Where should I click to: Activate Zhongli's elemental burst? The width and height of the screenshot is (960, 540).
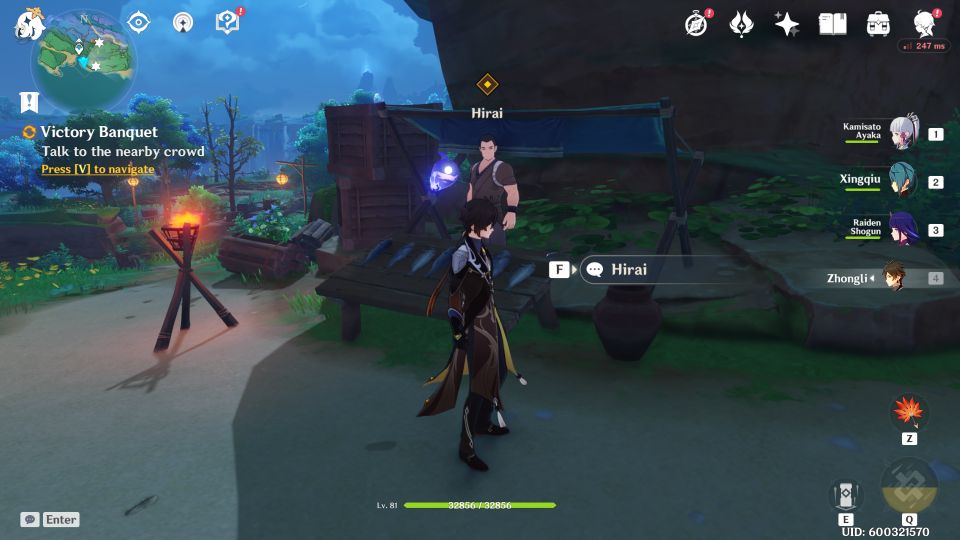[x=909, y=486]
